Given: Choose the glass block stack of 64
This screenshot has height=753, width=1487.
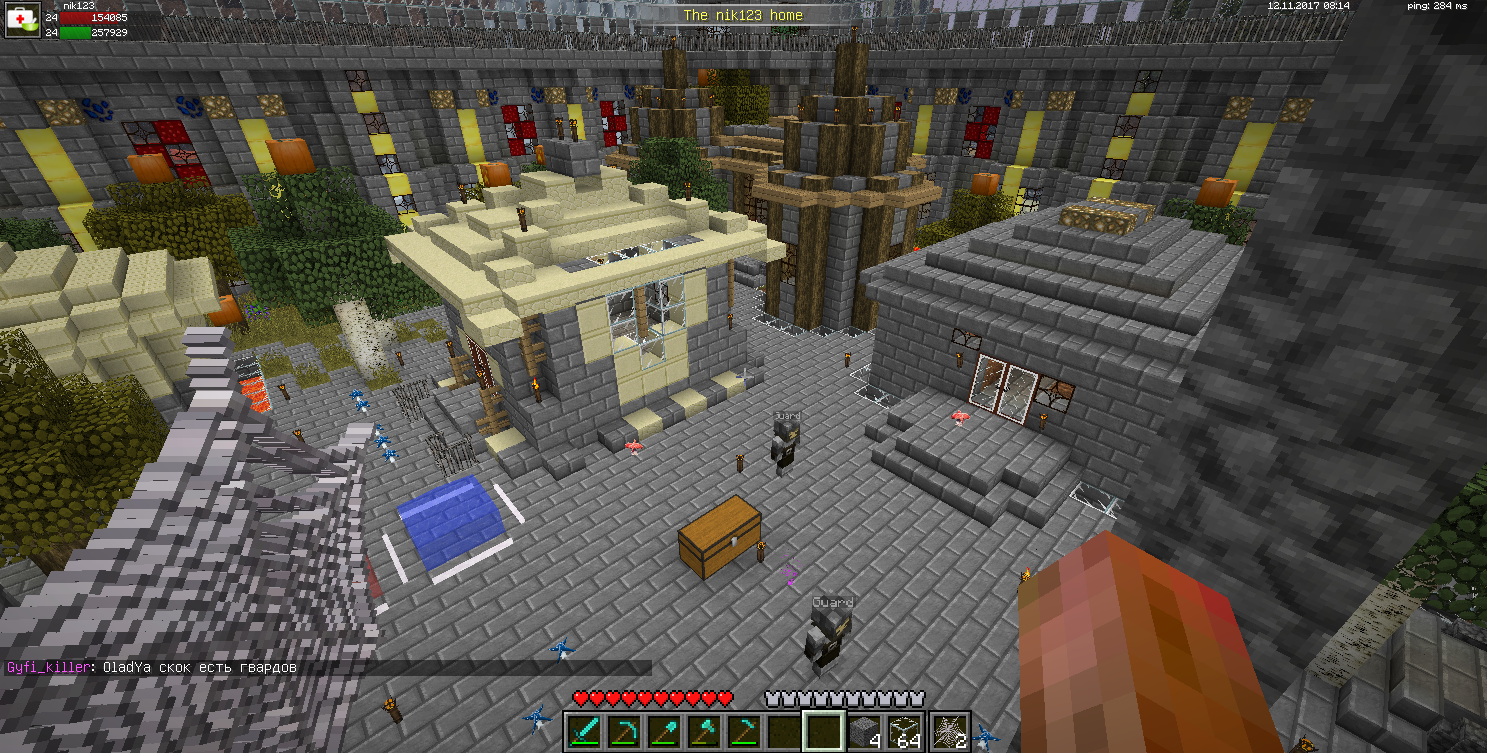Looking at the screenshot, I should coord(905,731).
